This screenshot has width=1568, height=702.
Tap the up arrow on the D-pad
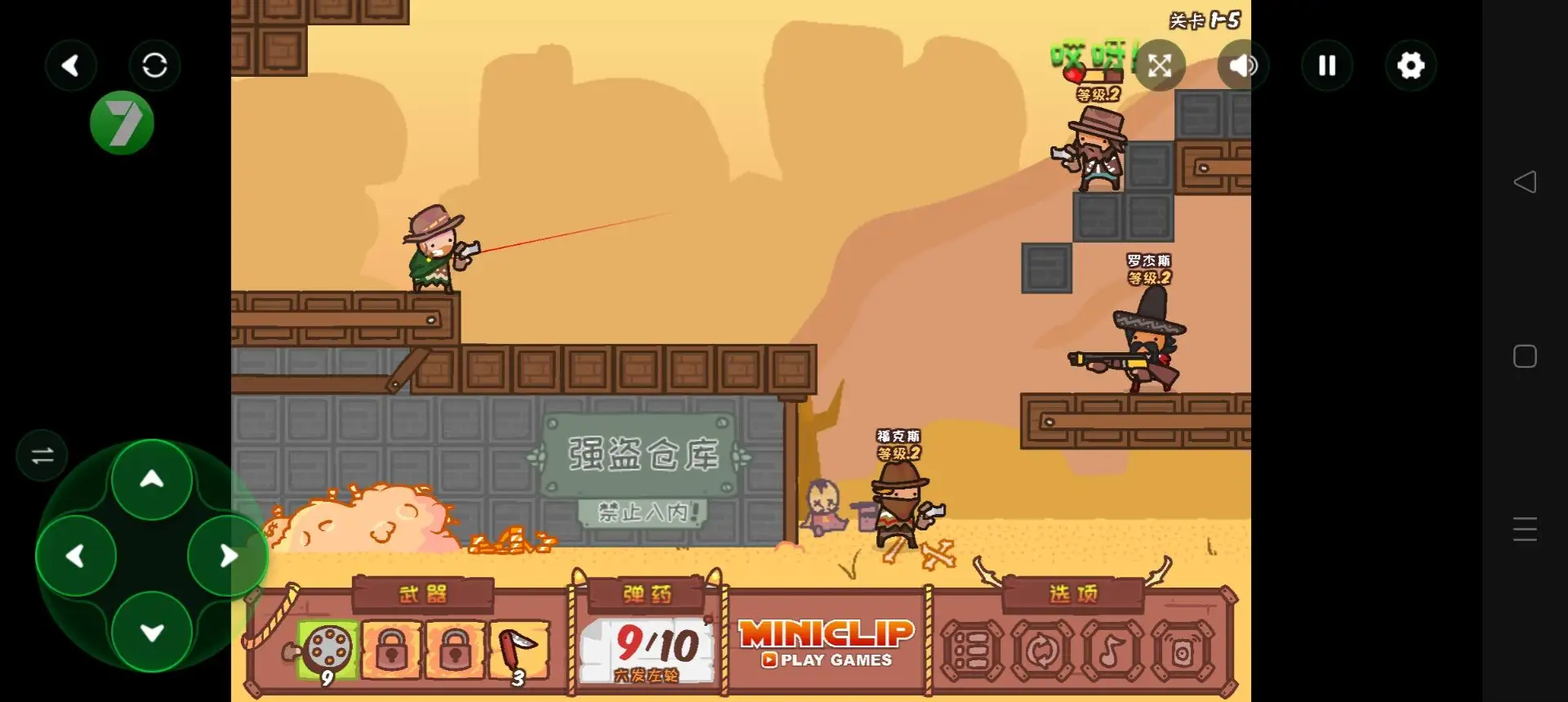click(152, 480)
